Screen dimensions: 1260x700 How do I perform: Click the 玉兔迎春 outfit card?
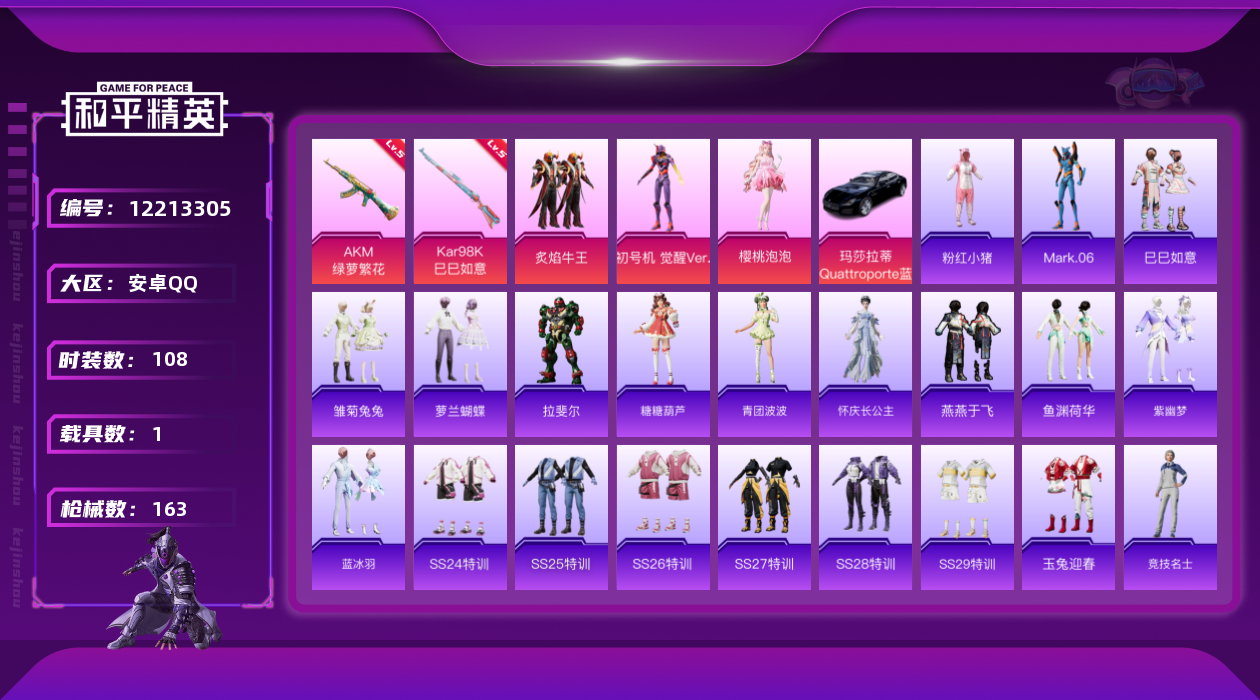(1068, 517)
